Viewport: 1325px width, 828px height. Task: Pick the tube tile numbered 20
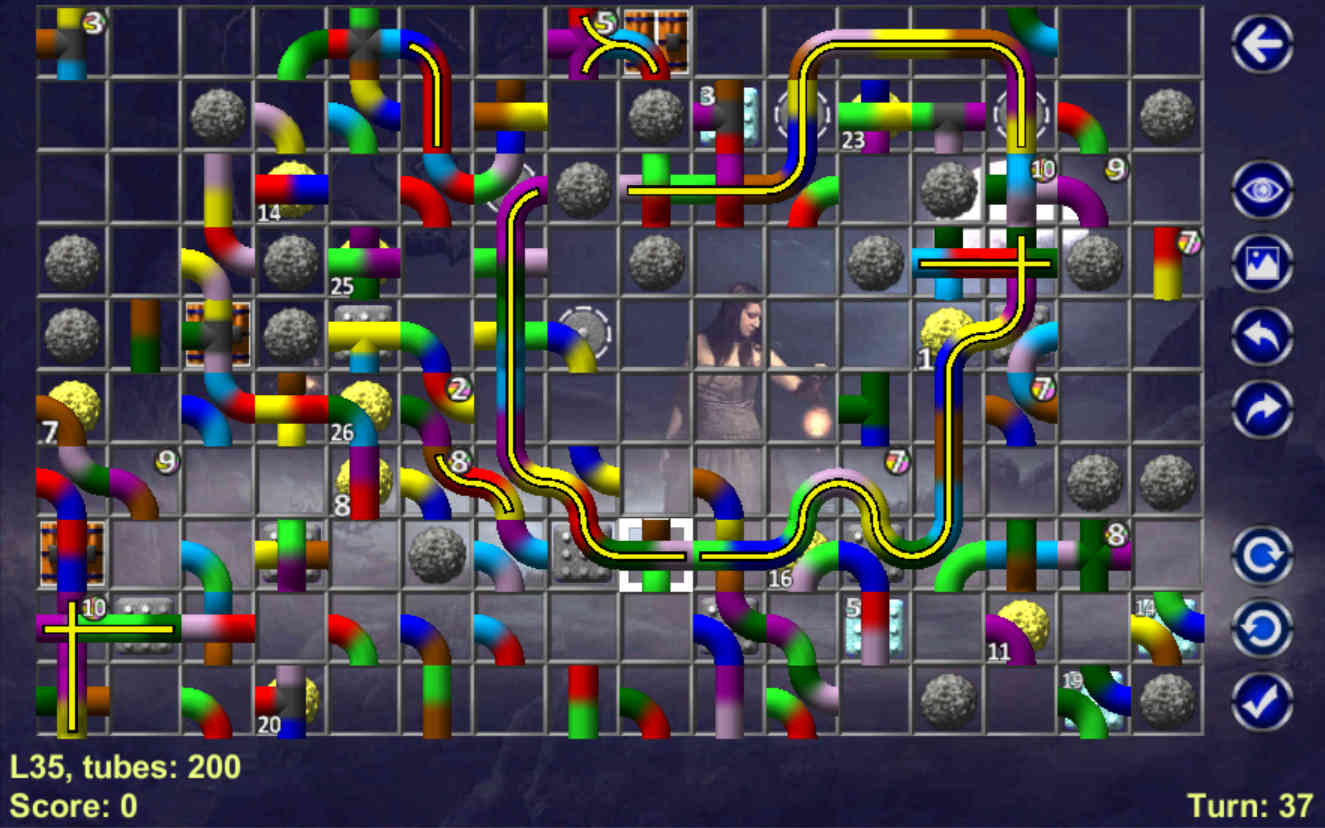(x=291, y=701)
